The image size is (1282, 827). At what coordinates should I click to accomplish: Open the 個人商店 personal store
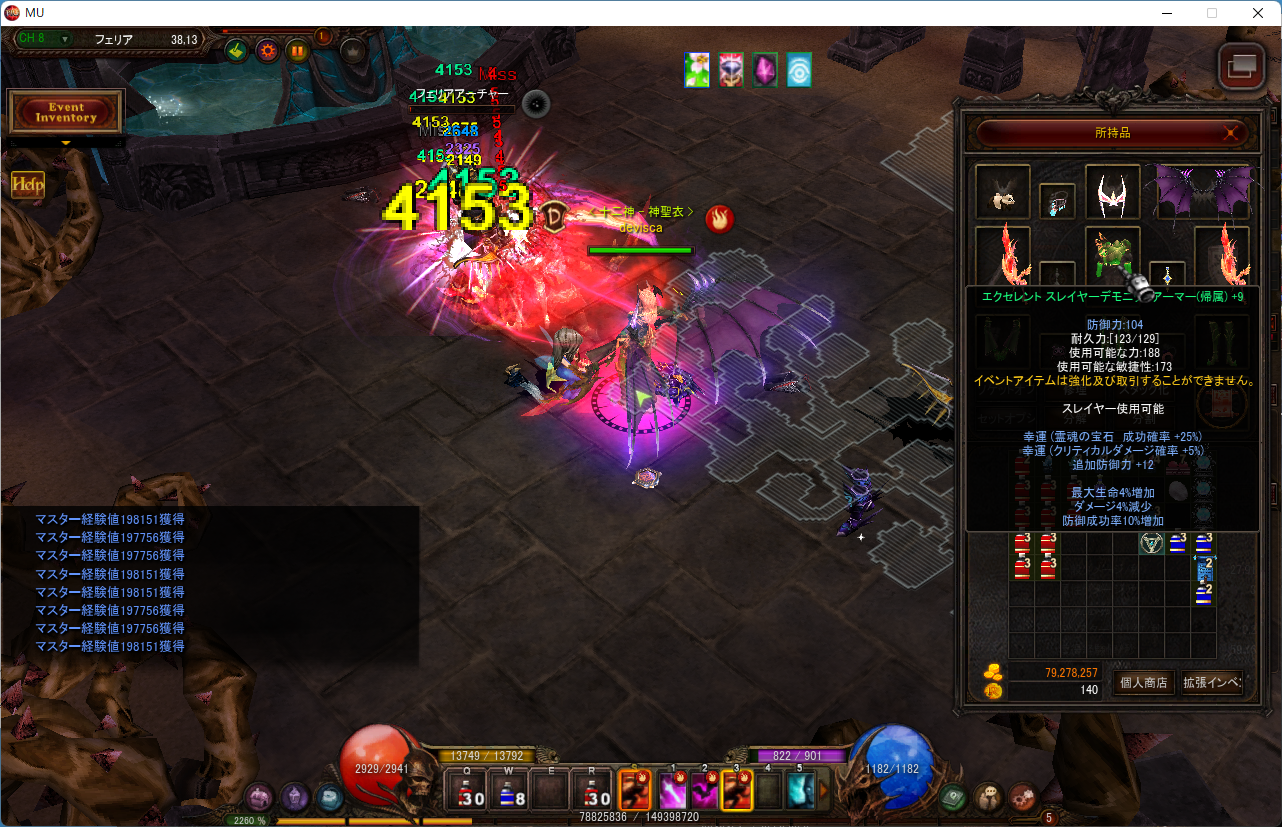coord(1143,683)
